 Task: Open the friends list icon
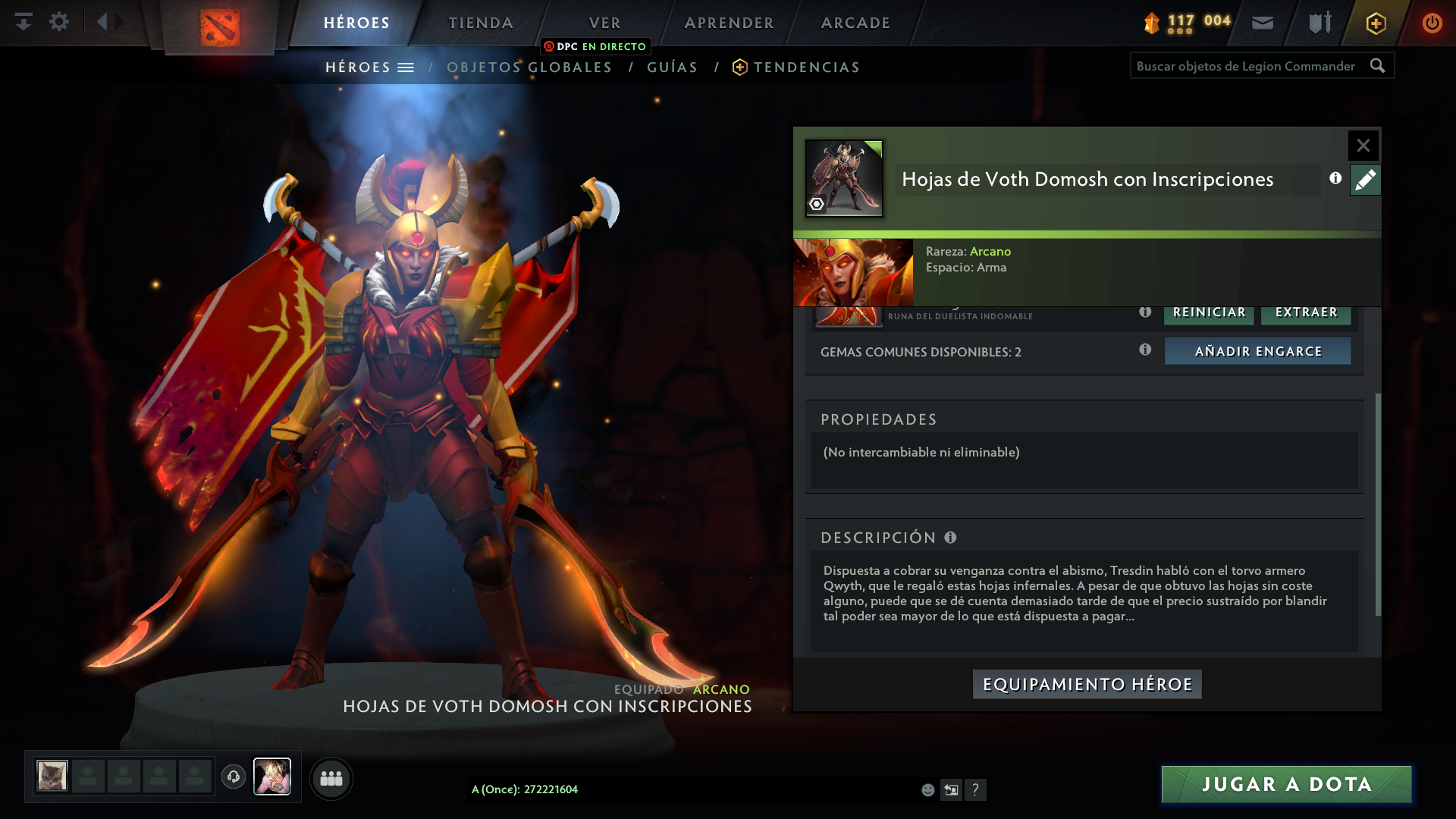click(331, 778)
